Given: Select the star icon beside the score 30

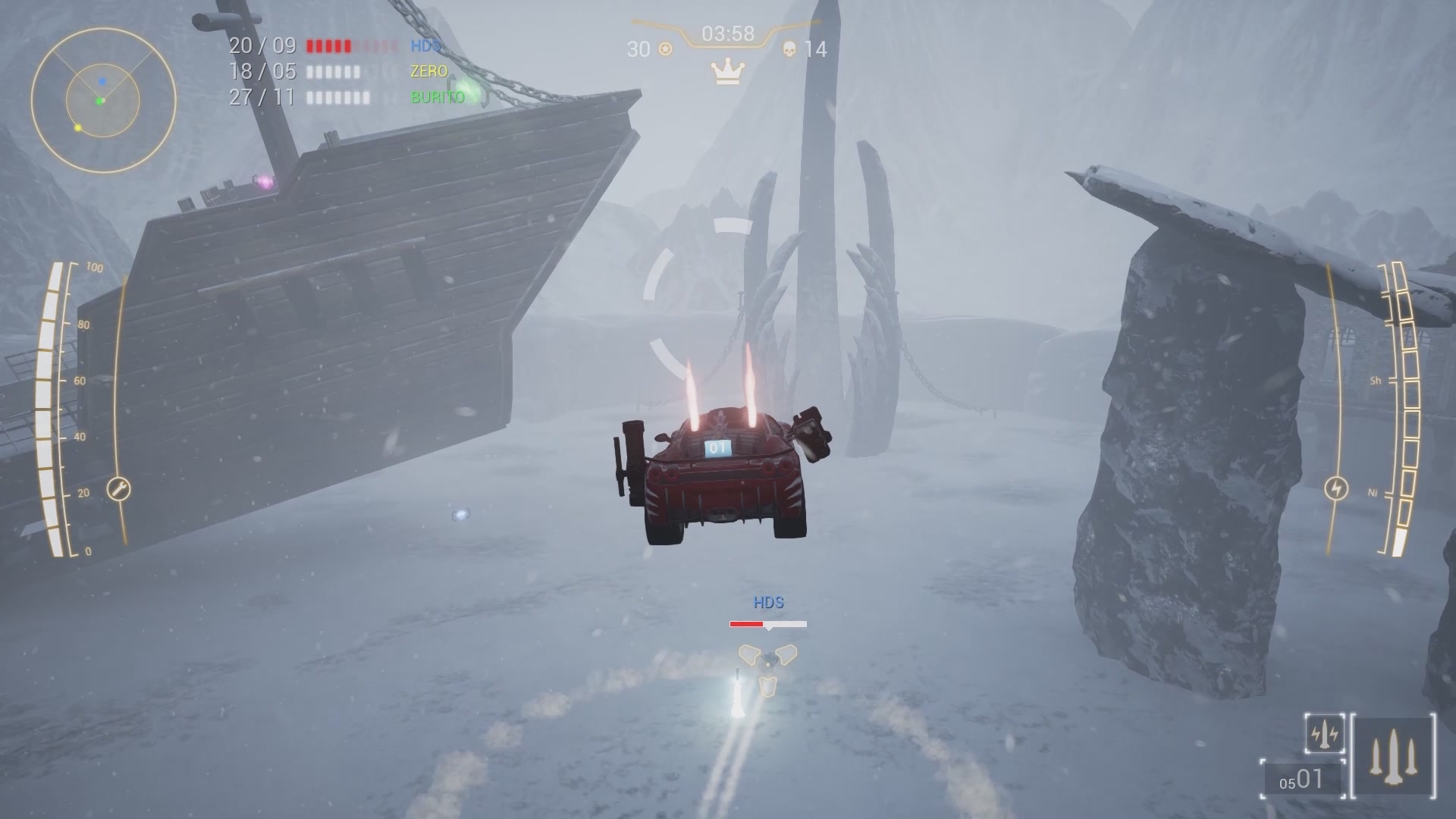Looking at the screenshot, I should (664, 50).
